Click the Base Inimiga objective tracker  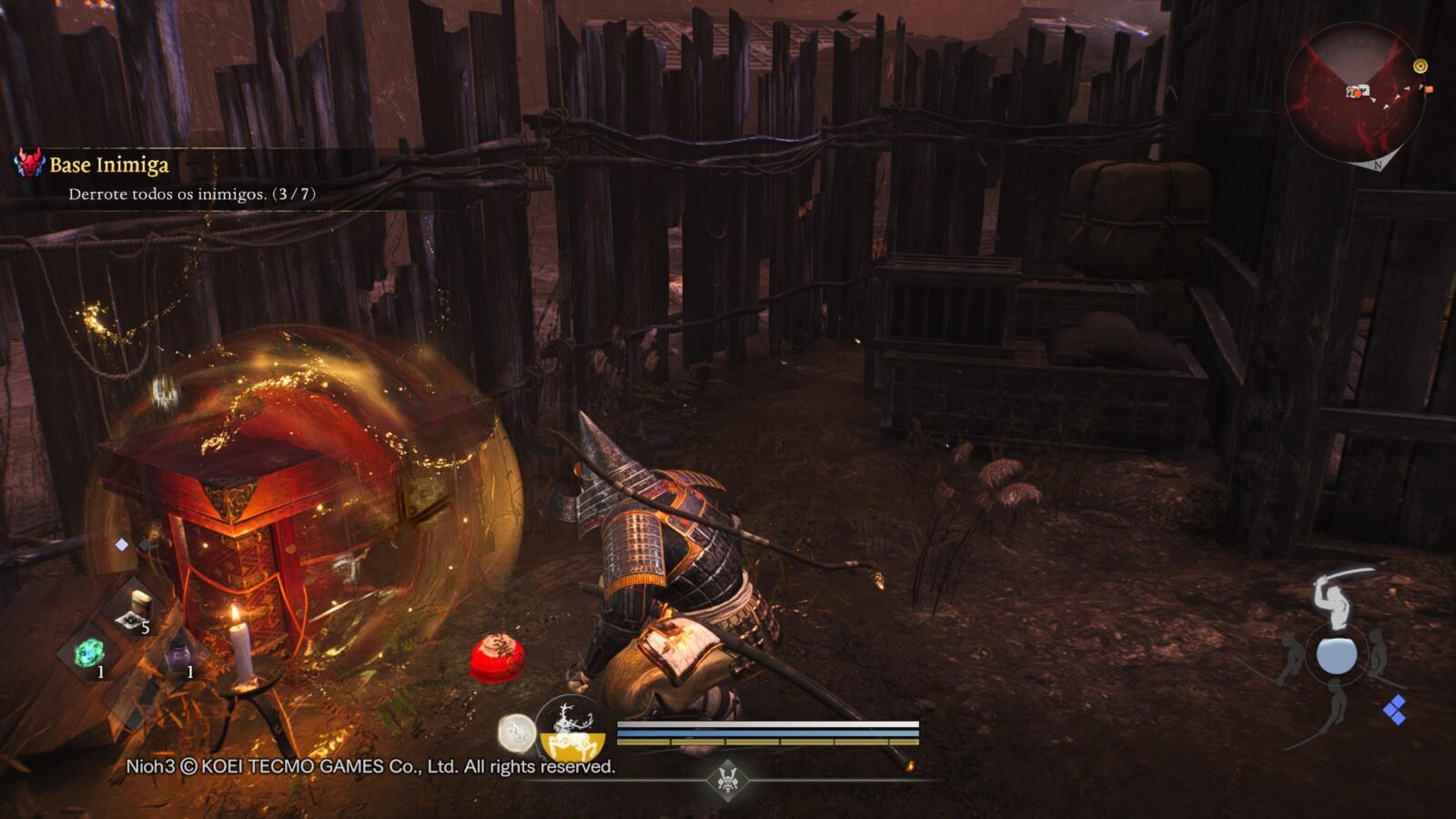(x=109, y=165)
